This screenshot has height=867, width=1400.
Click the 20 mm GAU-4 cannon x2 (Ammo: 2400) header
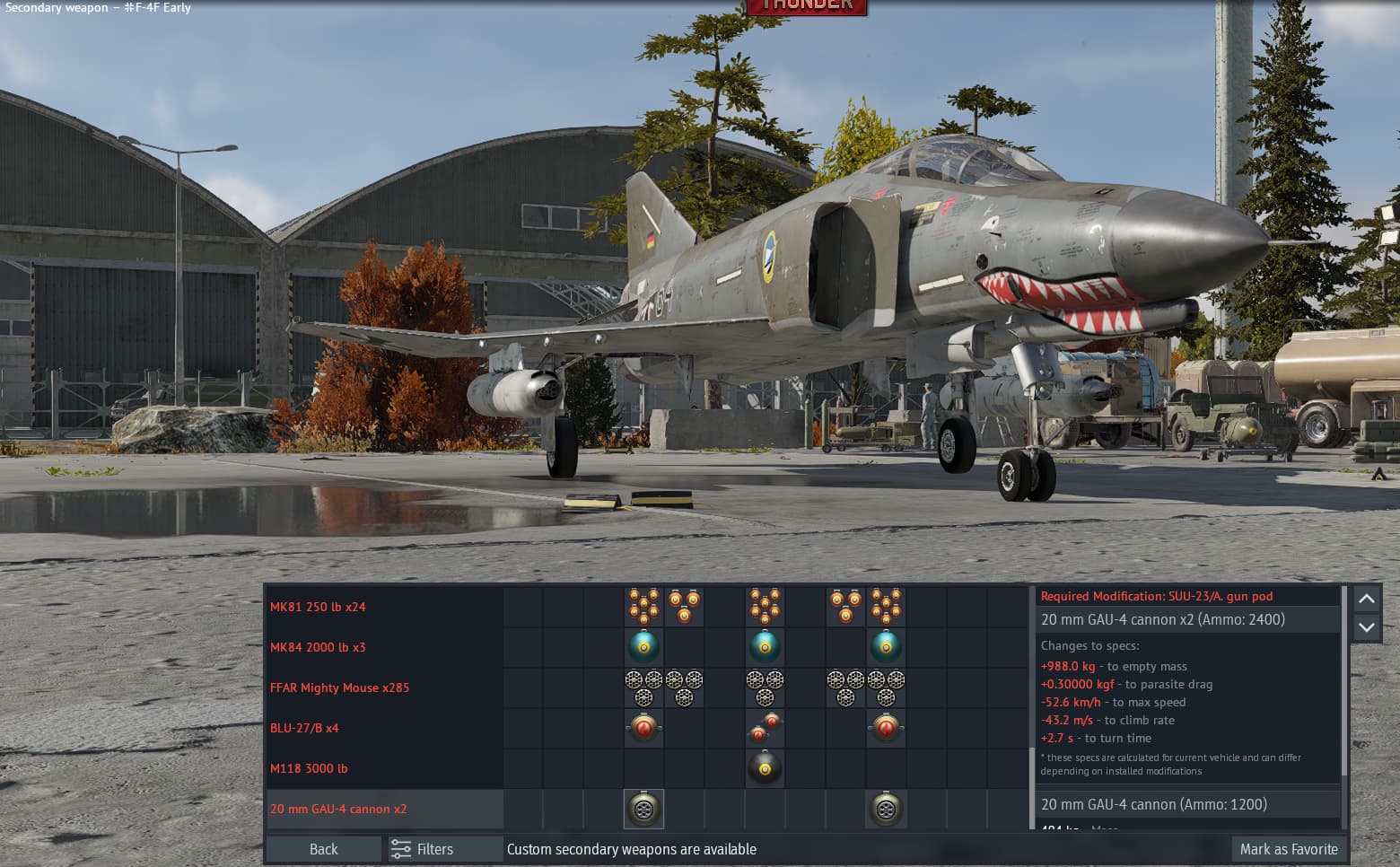click(1162, 619)
